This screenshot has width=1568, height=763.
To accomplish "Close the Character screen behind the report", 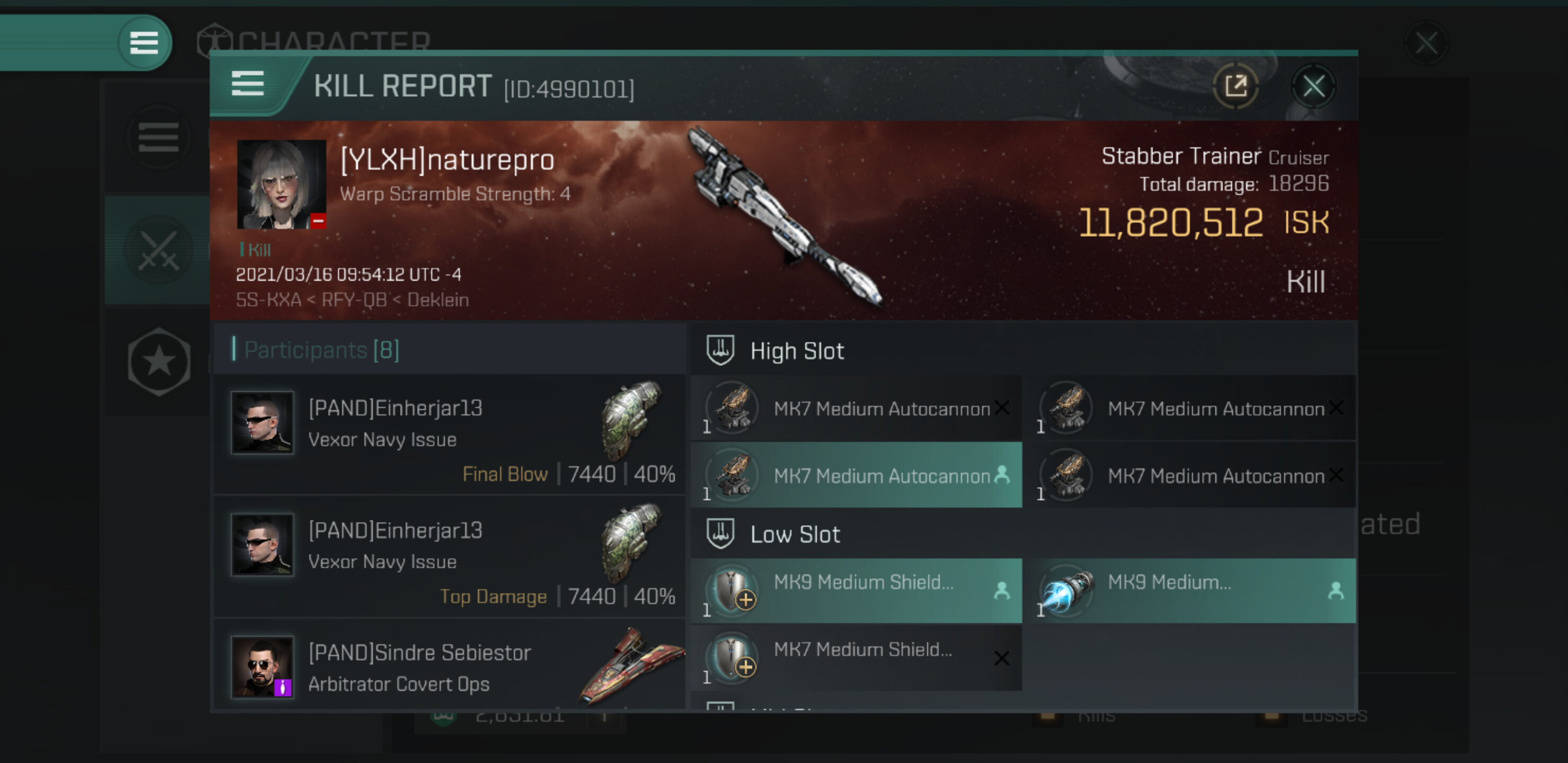I will tap(1426, 42).
